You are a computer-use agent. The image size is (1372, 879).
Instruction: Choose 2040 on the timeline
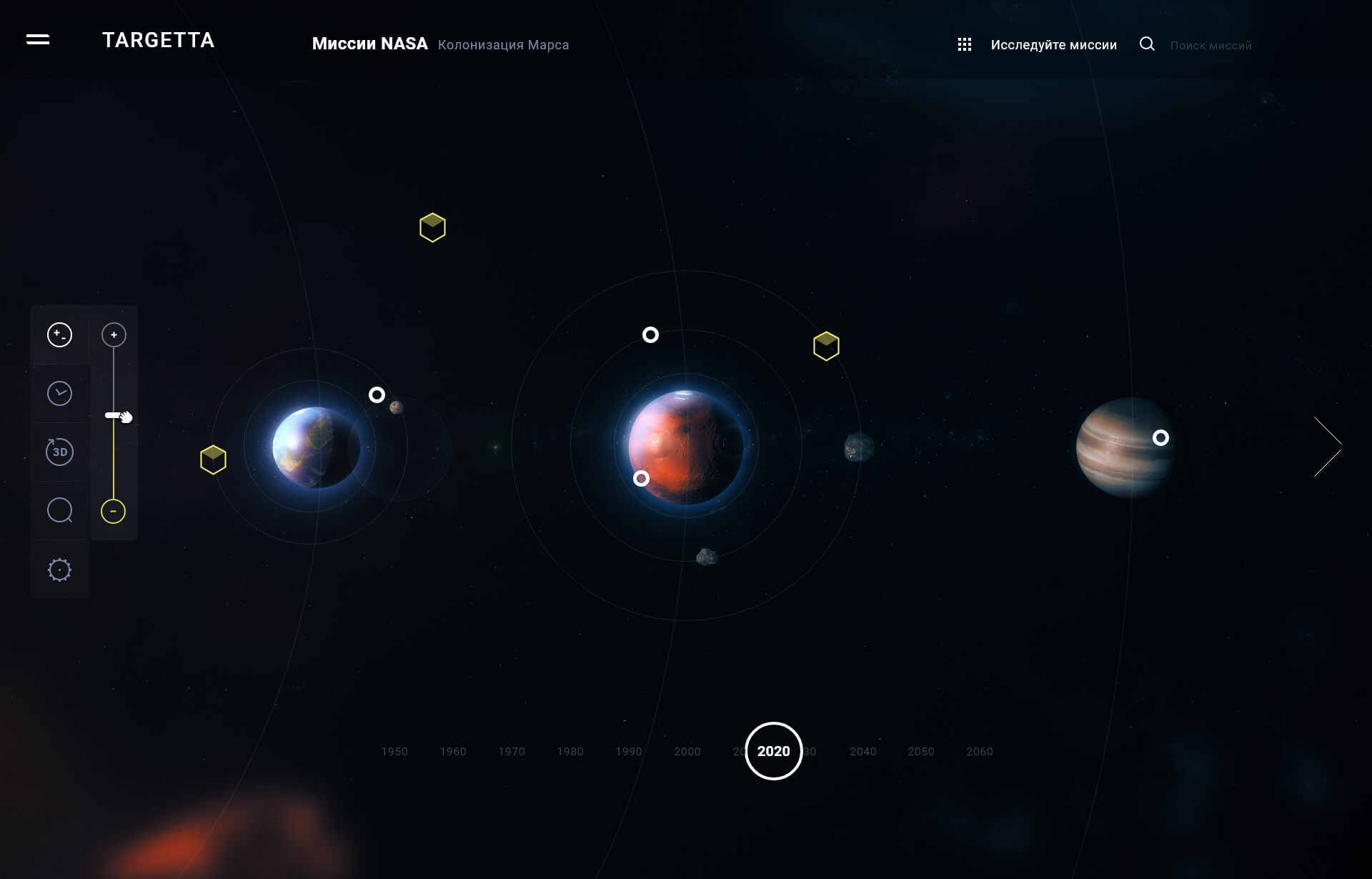pos(863,752)
